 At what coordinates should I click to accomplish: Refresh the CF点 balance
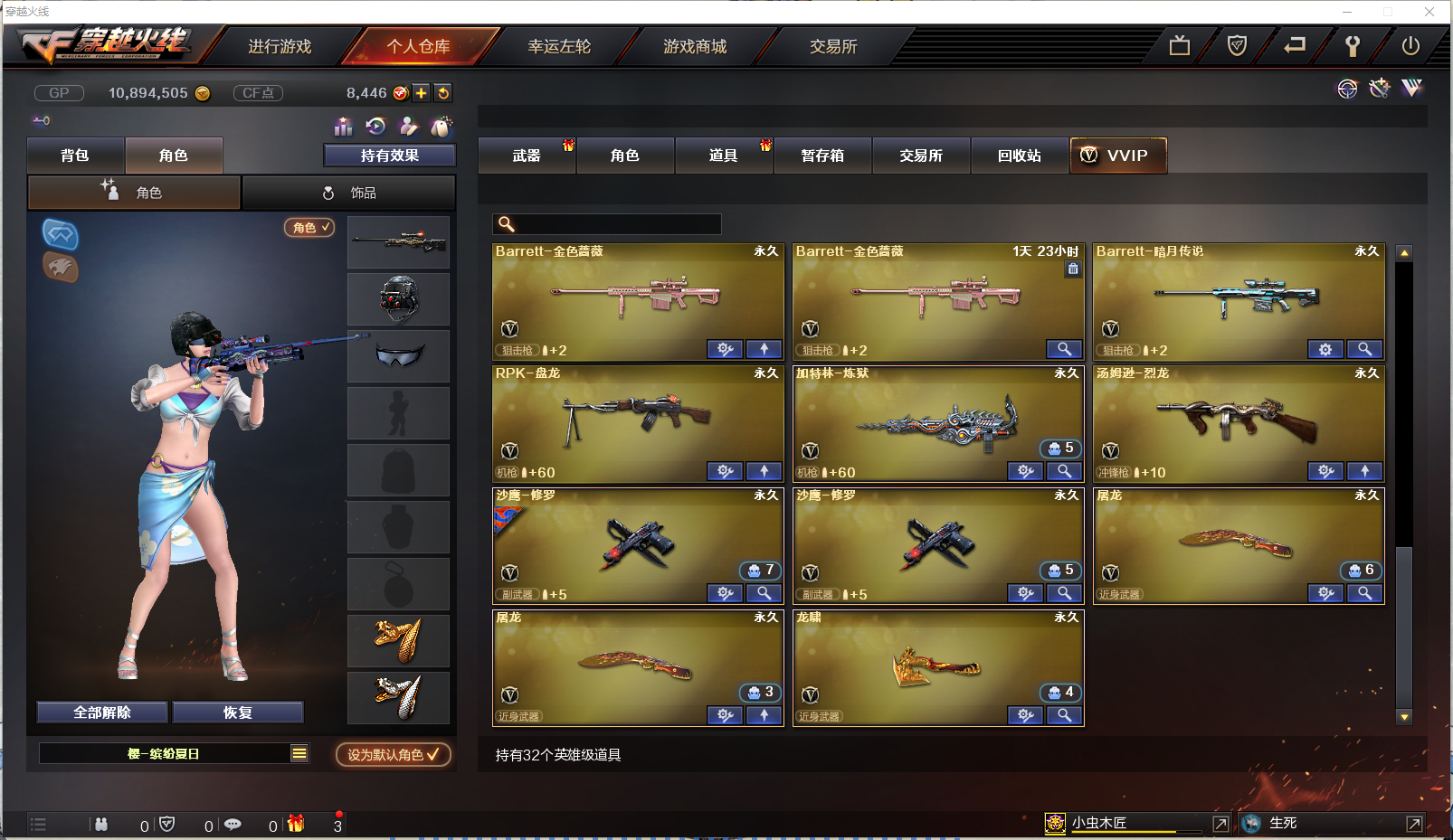(x=443, y=92)
